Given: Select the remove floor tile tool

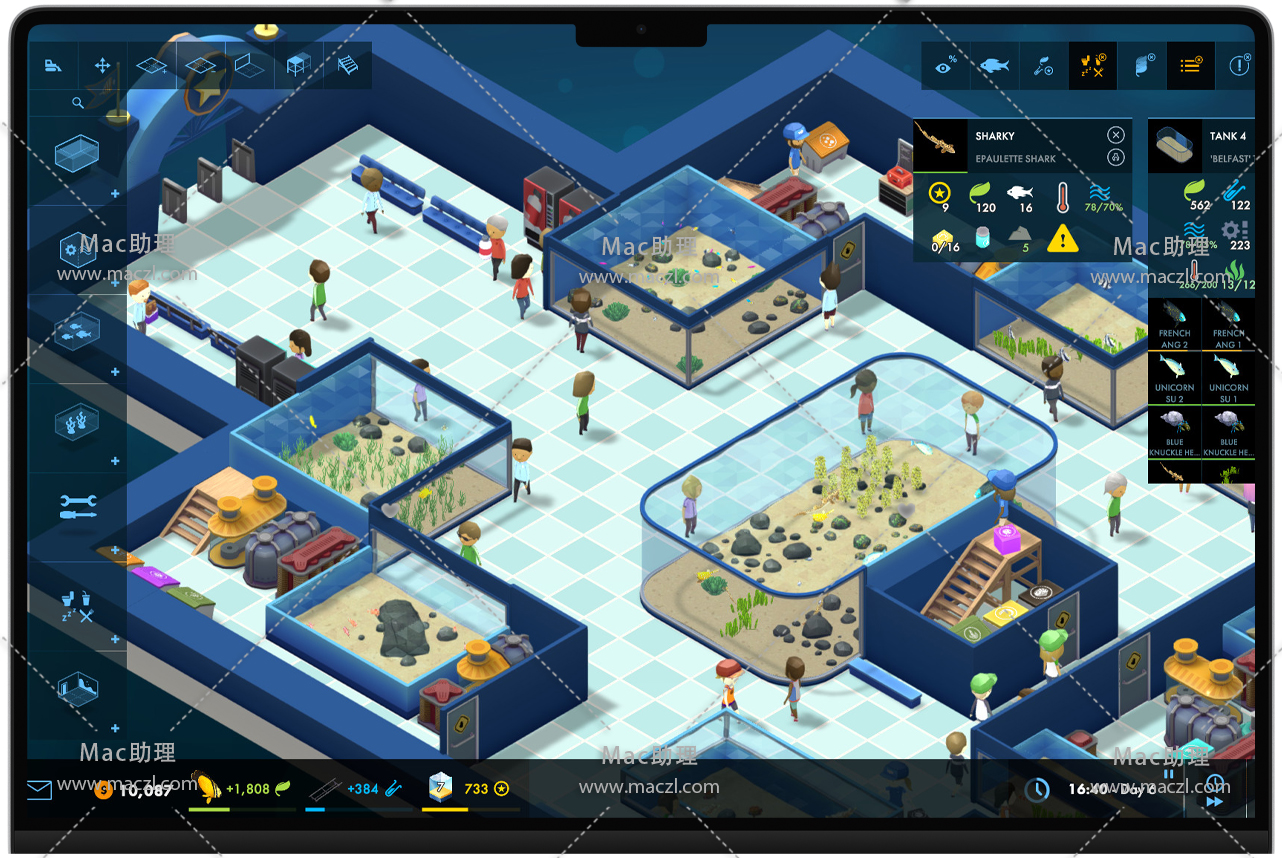Looking at the screenshot, I should pos(200,66).
